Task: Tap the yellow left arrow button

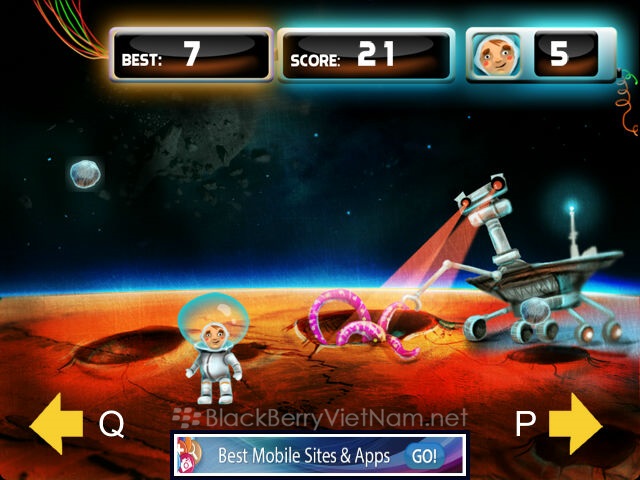Action: point(56,424)
